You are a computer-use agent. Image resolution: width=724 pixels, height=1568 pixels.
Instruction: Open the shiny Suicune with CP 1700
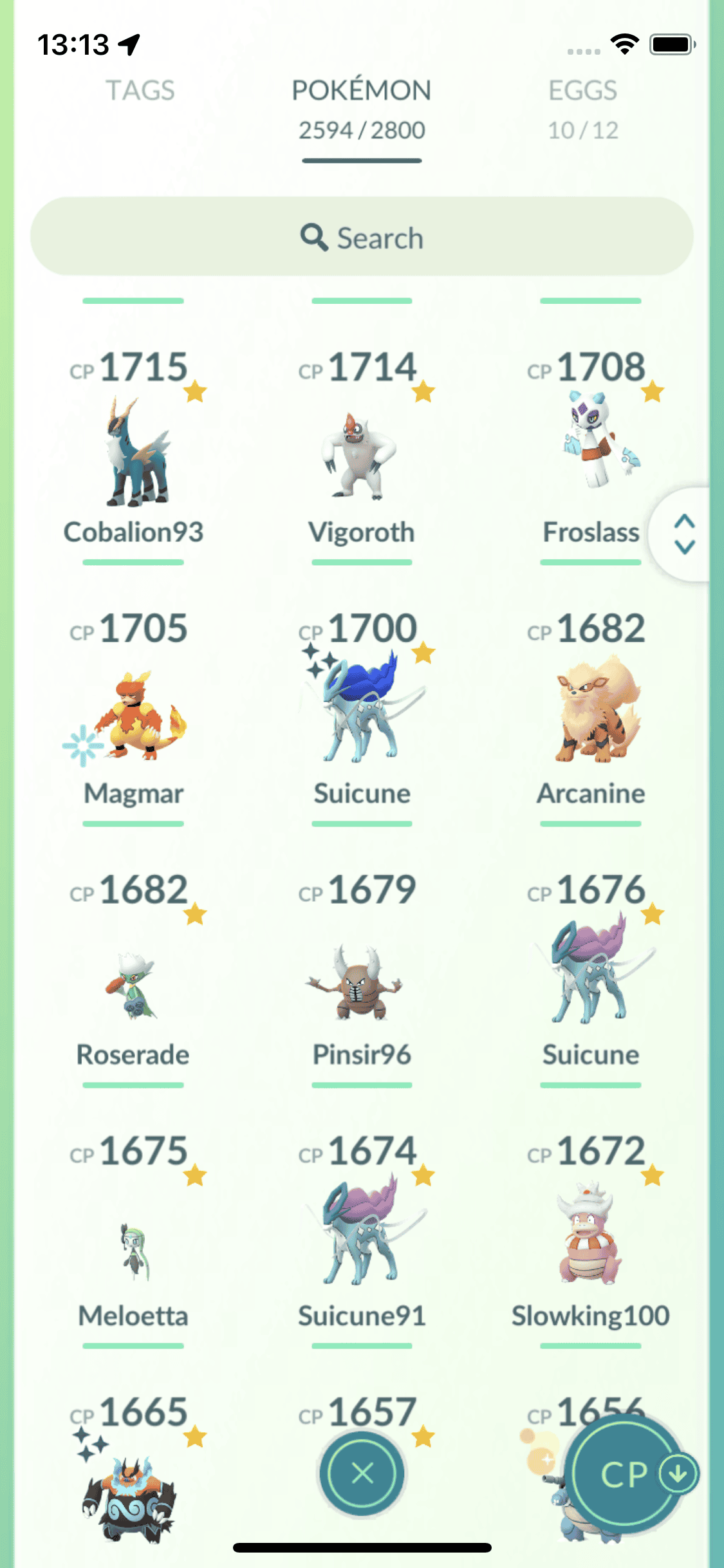pos(361,708)
